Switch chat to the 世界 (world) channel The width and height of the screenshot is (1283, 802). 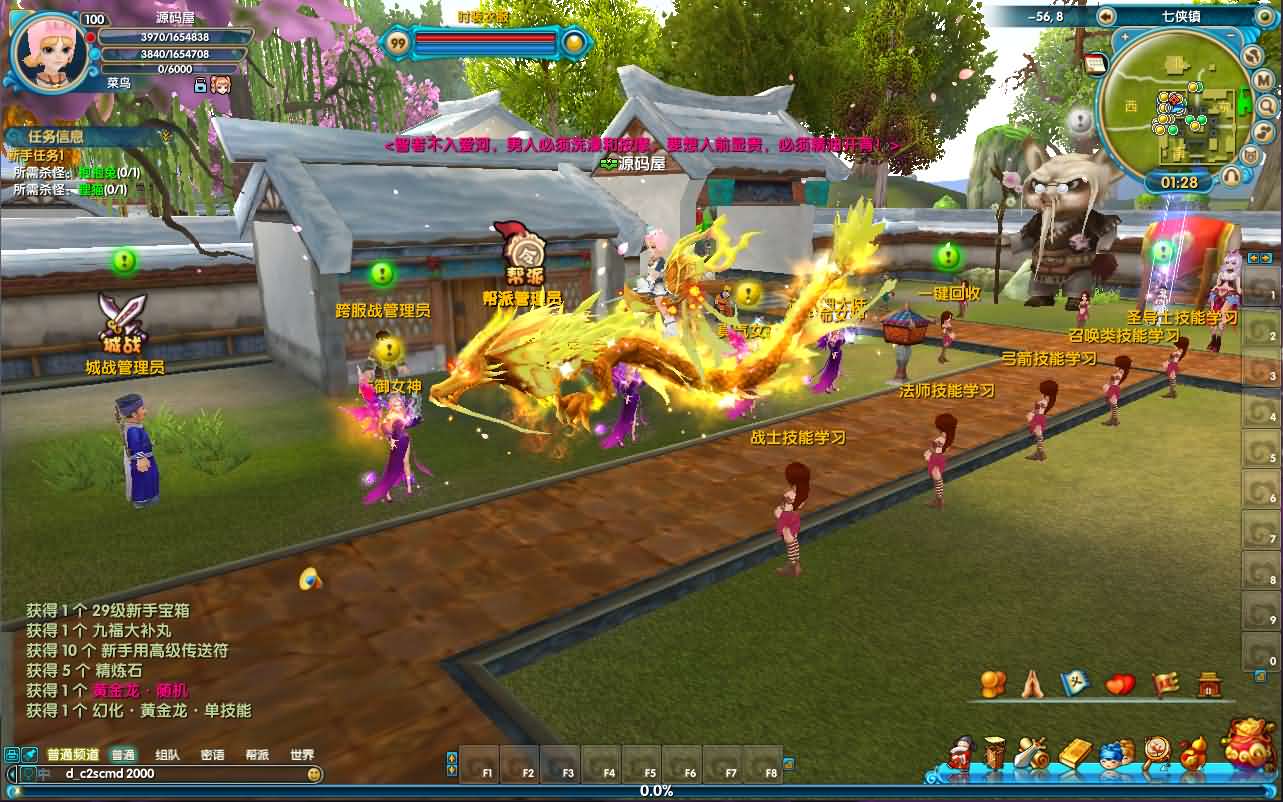coord(301,755)
